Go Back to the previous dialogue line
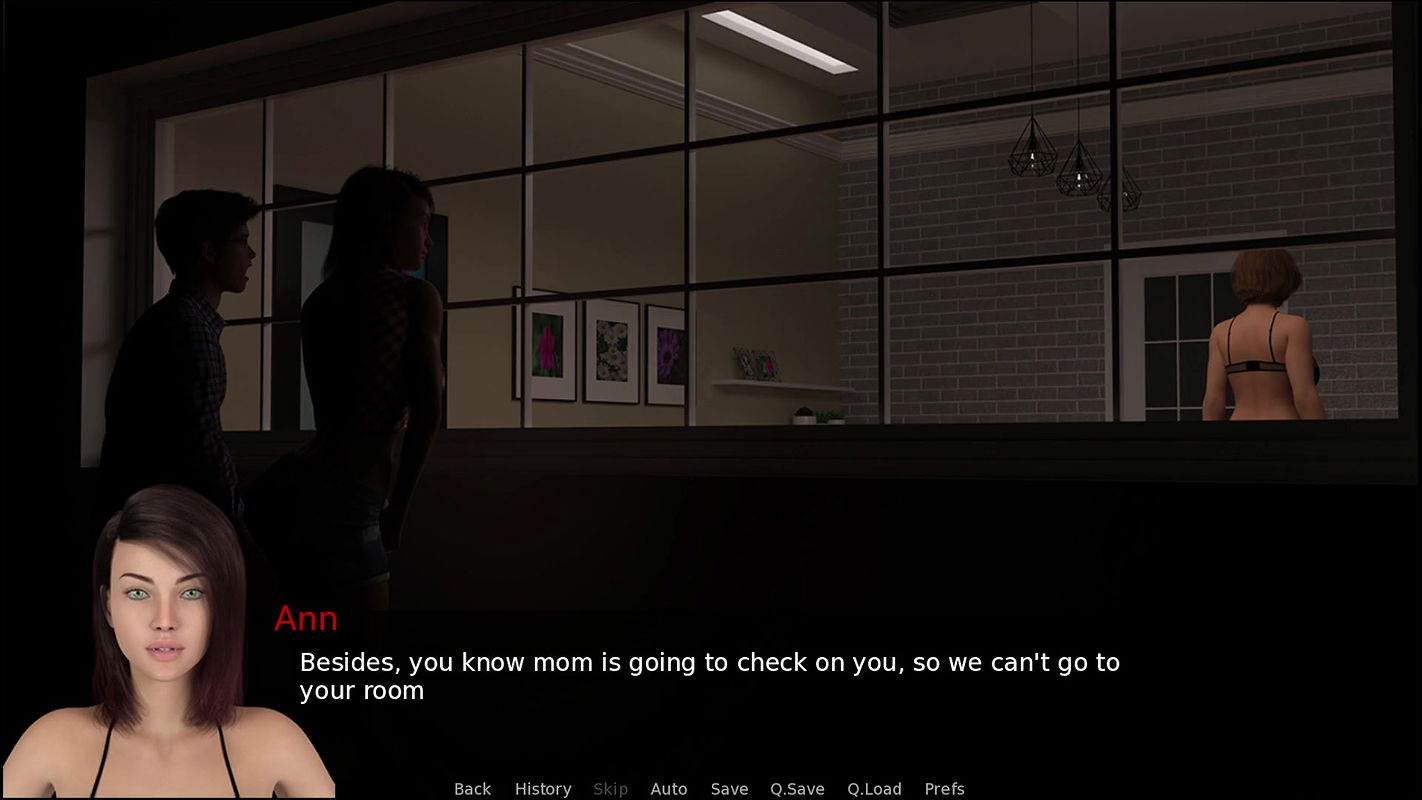Screen dimensions: 1422x800 pyautogui.click(x=472, y=789)
